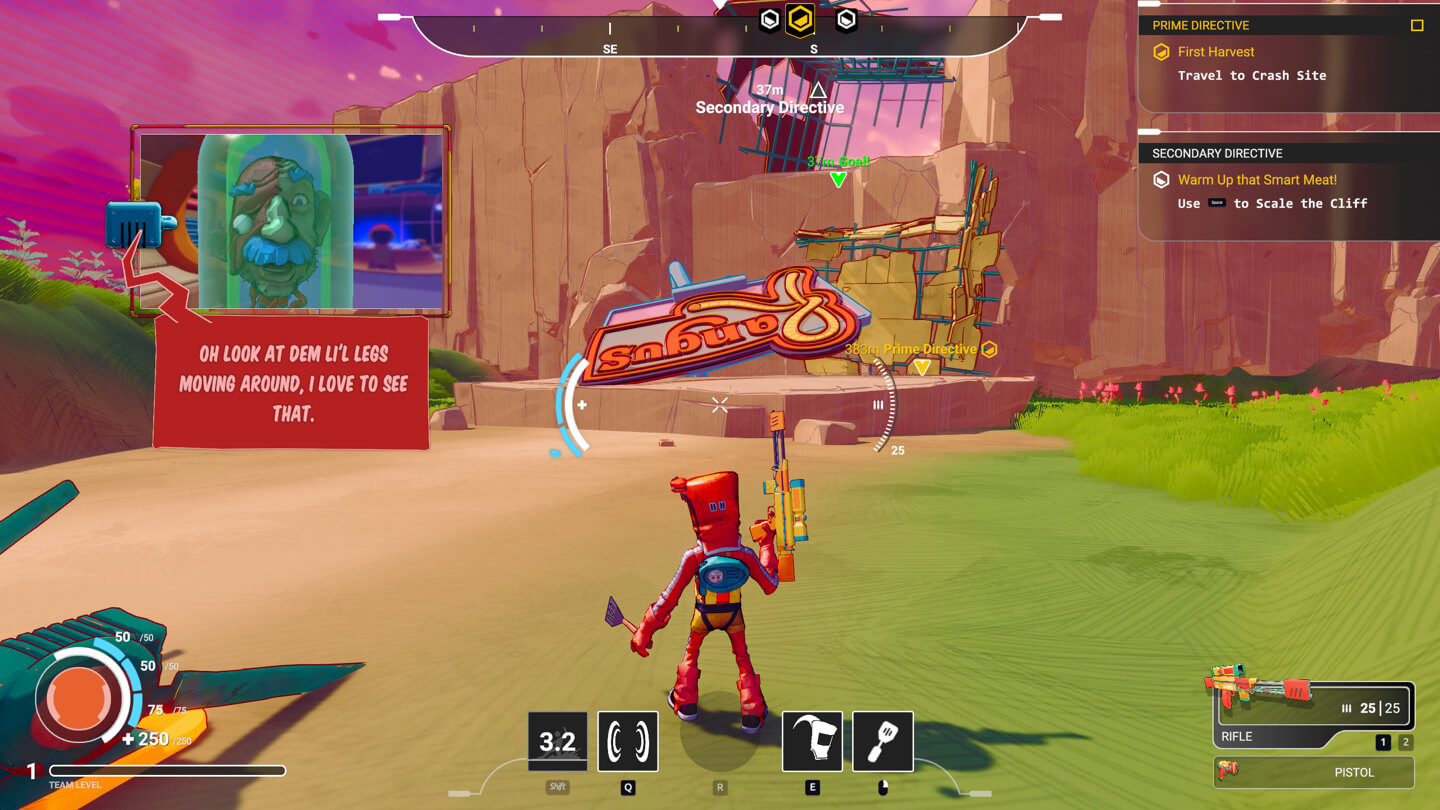This screenshot has width=1440, height=810.
Task: Open the Prime Directive objective panel
Action: [x=1288, y=63]
